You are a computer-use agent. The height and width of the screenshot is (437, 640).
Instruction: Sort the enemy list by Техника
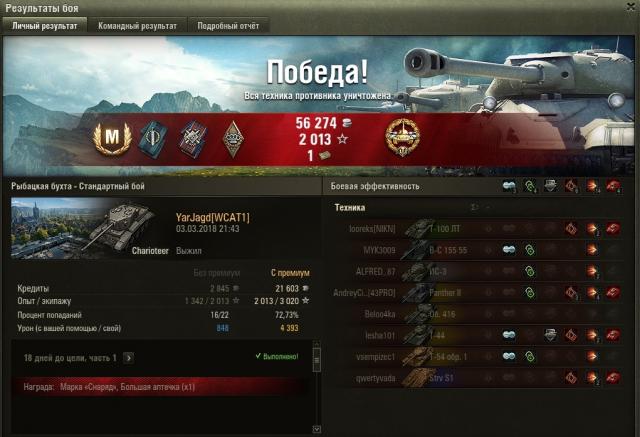pos(349,207)
